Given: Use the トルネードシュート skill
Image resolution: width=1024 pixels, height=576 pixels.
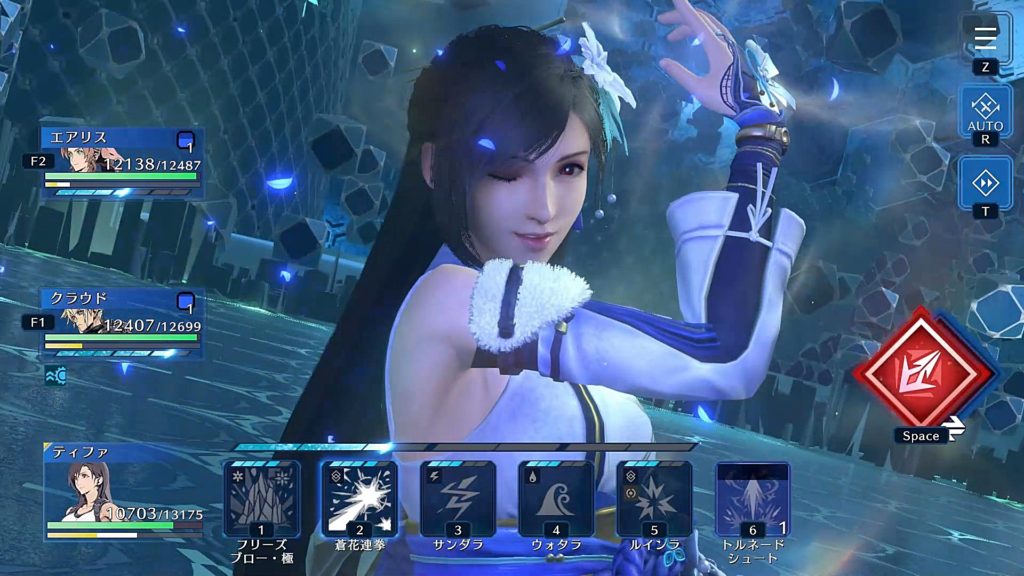Looking at the screenshot, I should 752,498.
